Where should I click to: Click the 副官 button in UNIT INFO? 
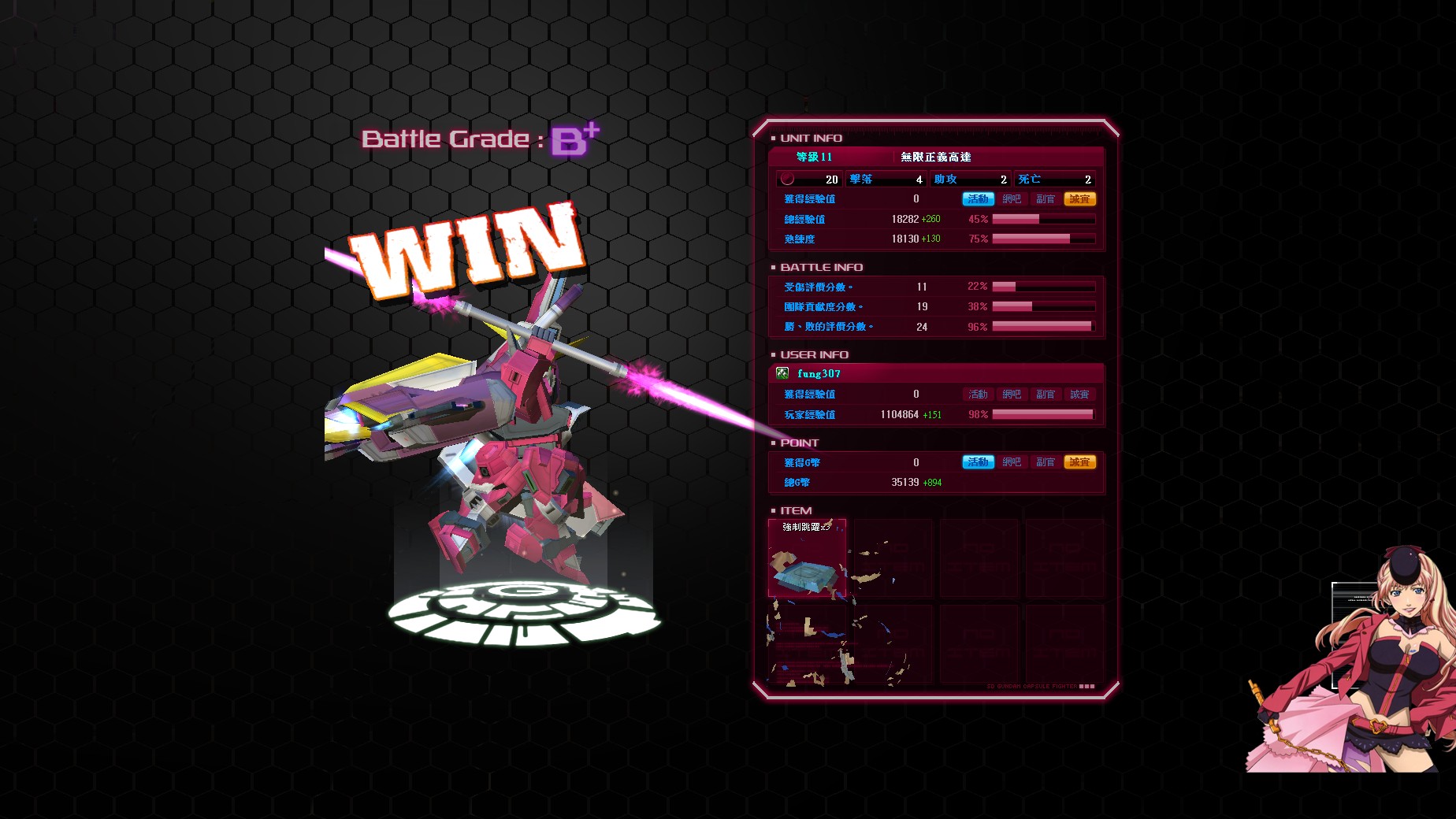[1046, 199]
